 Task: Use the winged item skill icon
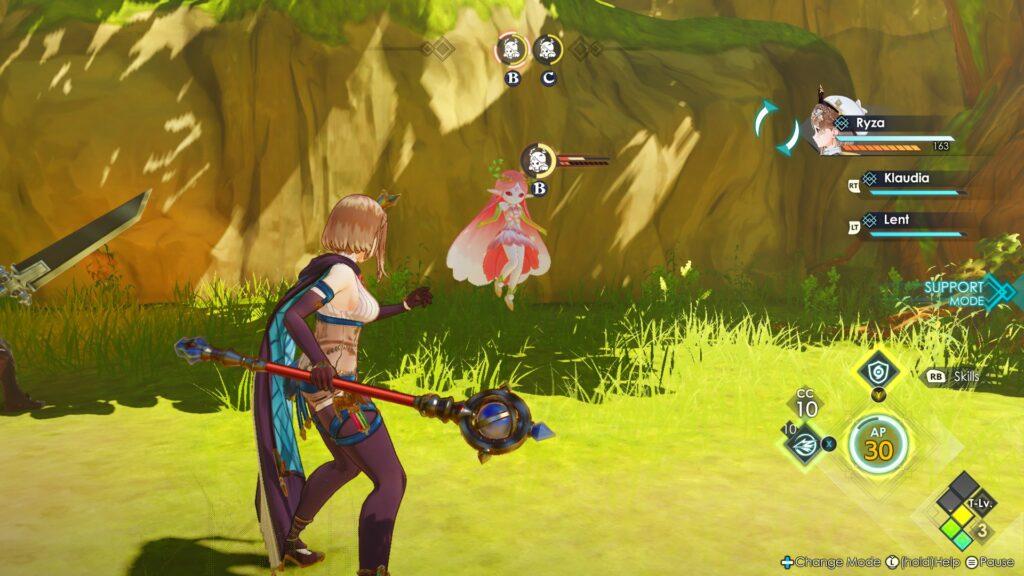point(804,443)
